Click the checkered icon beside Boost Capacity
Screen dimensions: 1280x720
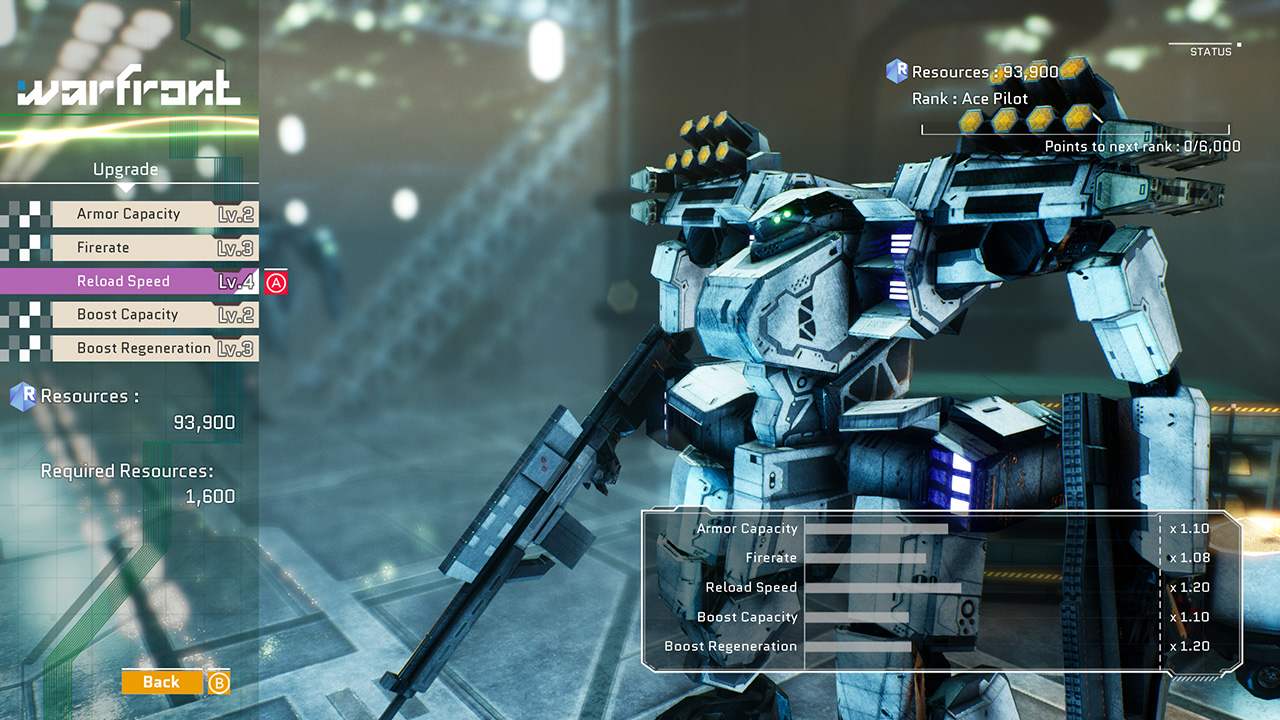point(27,314)
